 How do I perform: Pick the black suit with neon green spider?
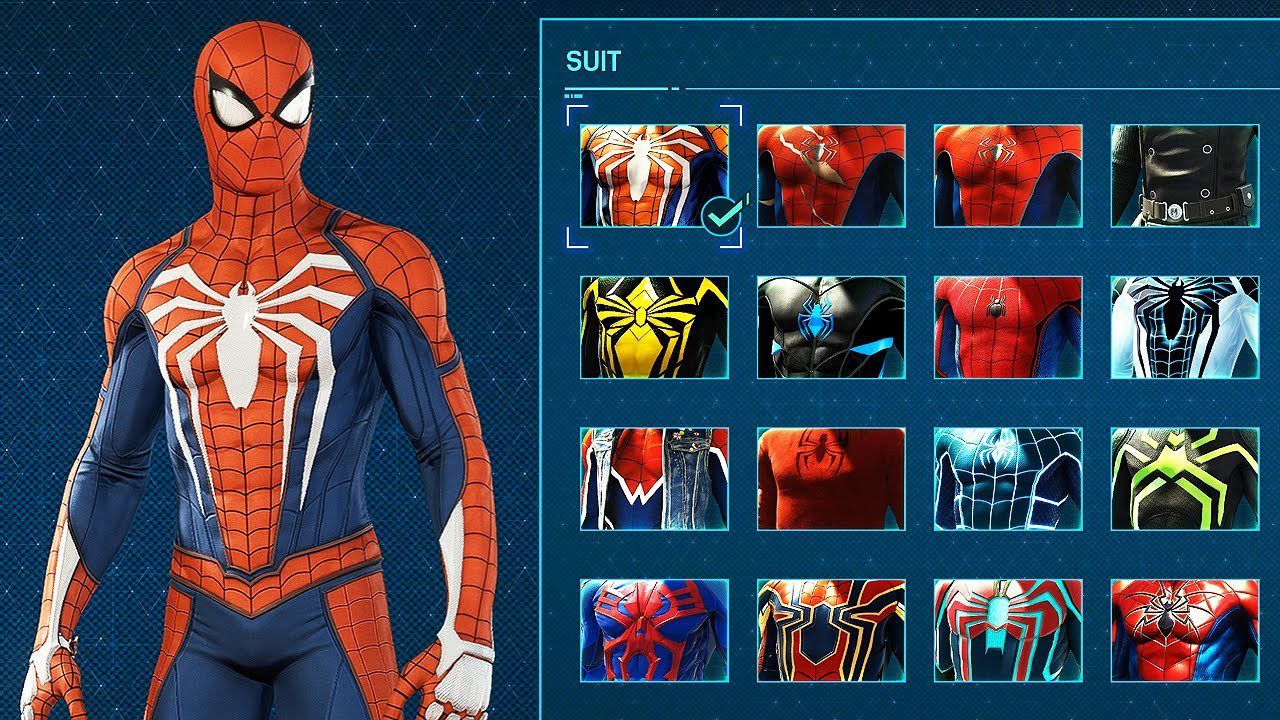tap(1185, 479)
